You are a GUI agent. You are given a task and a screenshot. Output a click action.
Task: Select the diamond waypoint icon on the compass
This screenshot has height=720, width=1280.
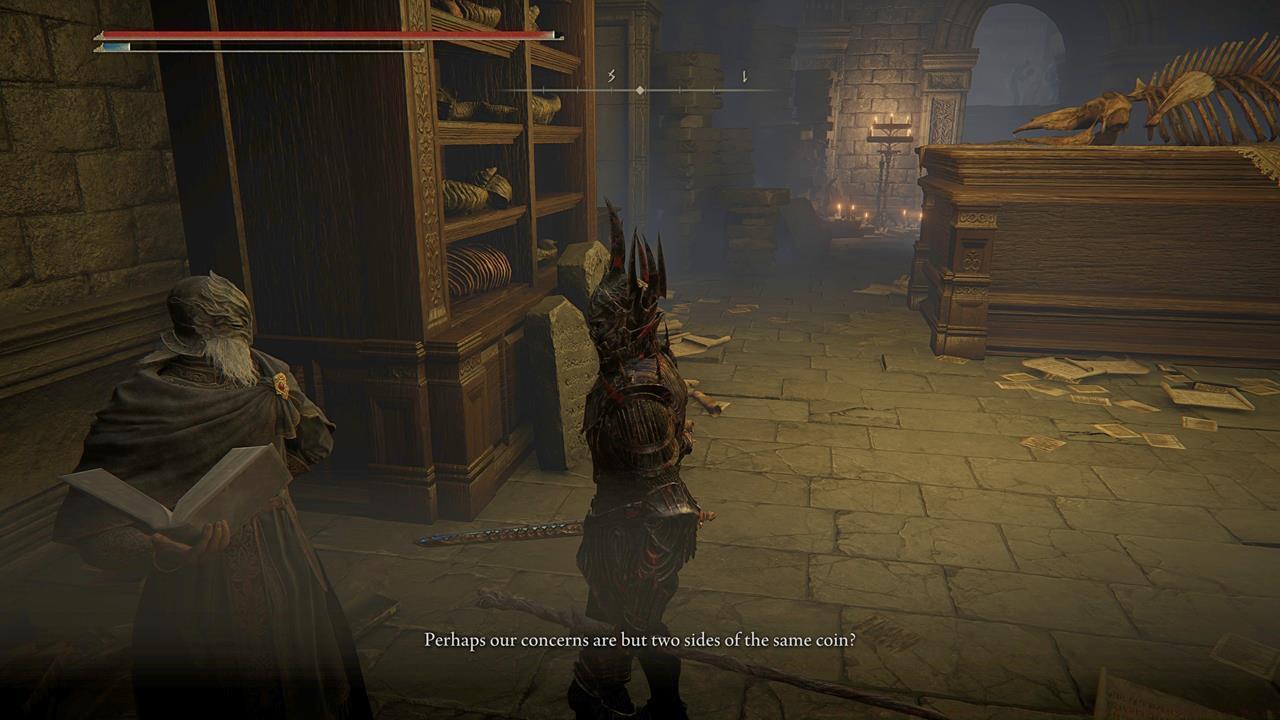click(640, 90)
